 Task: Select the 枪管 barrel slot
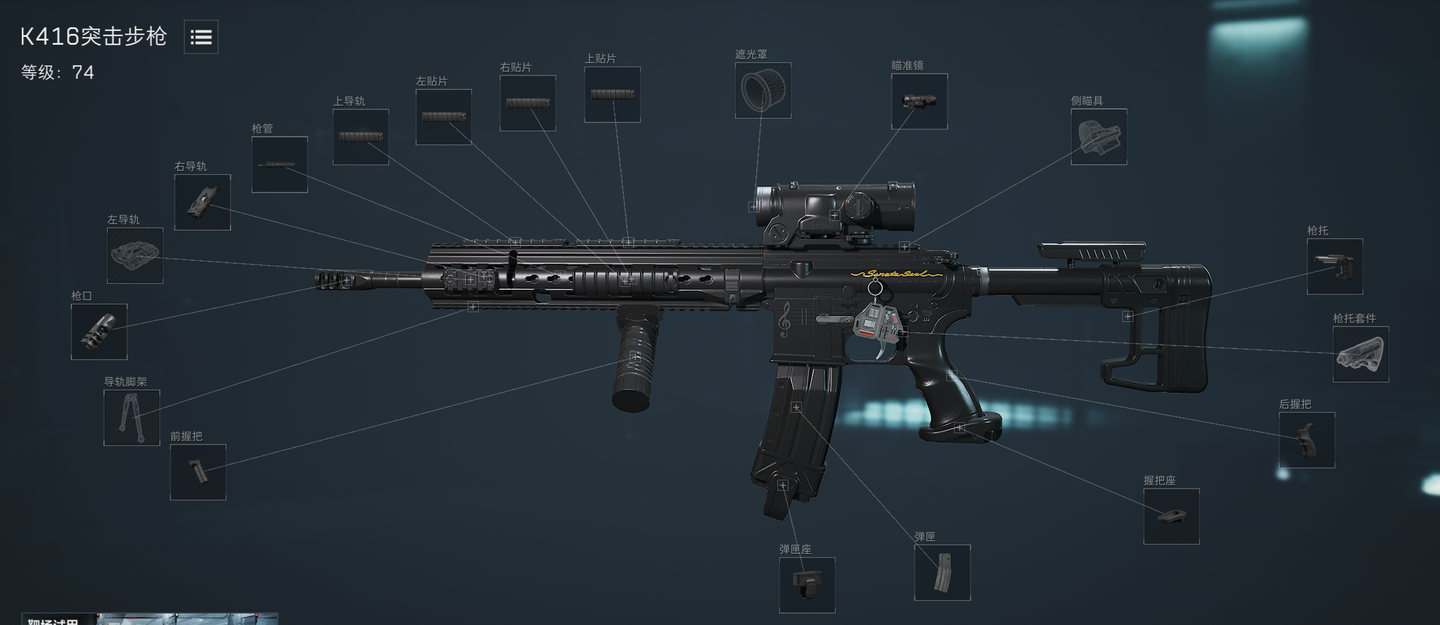pyautogui.click(x=279, y=165)
